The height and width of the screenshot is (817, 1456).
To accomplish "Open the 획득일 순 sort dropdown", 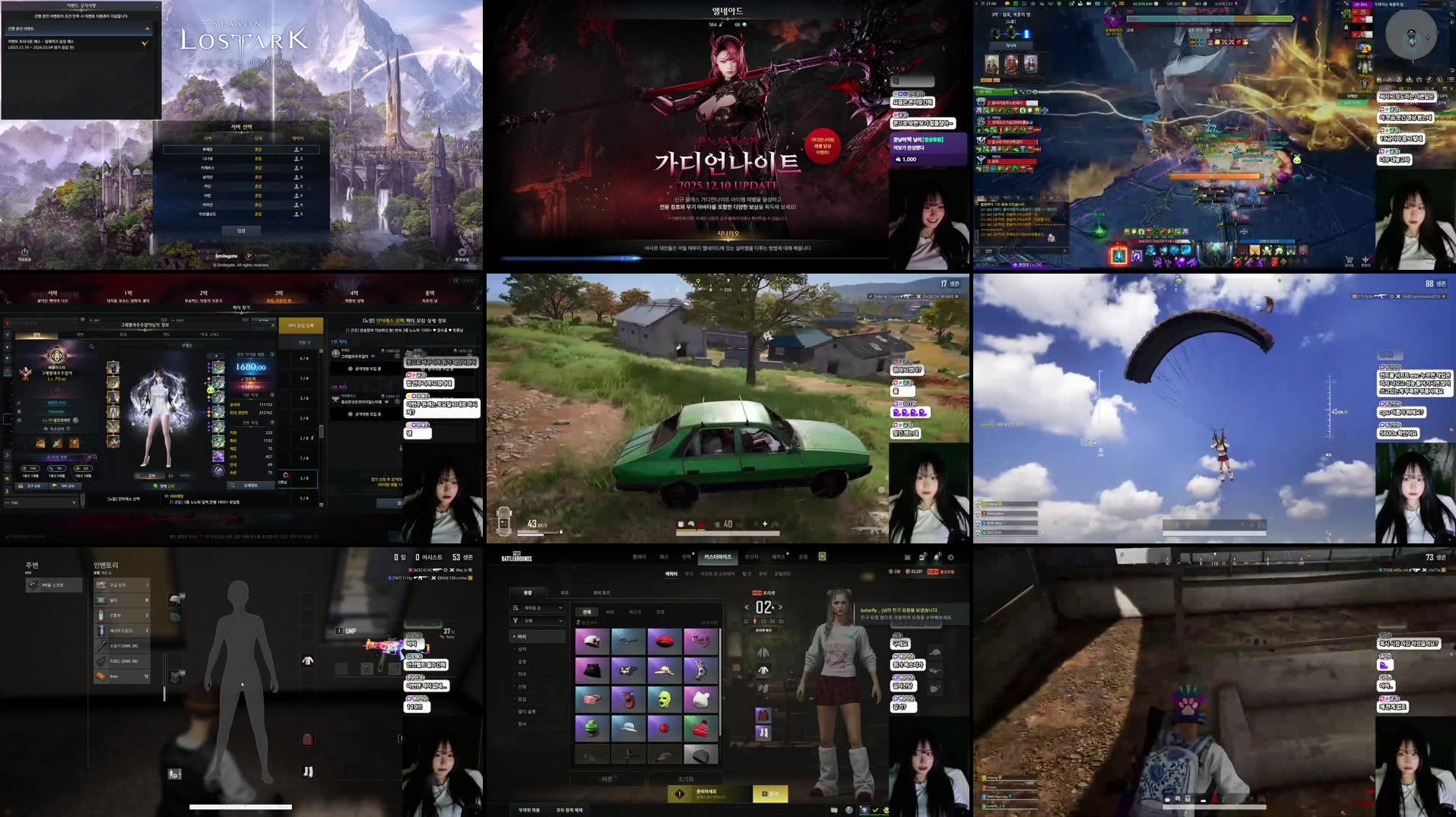I will (537, 607).
